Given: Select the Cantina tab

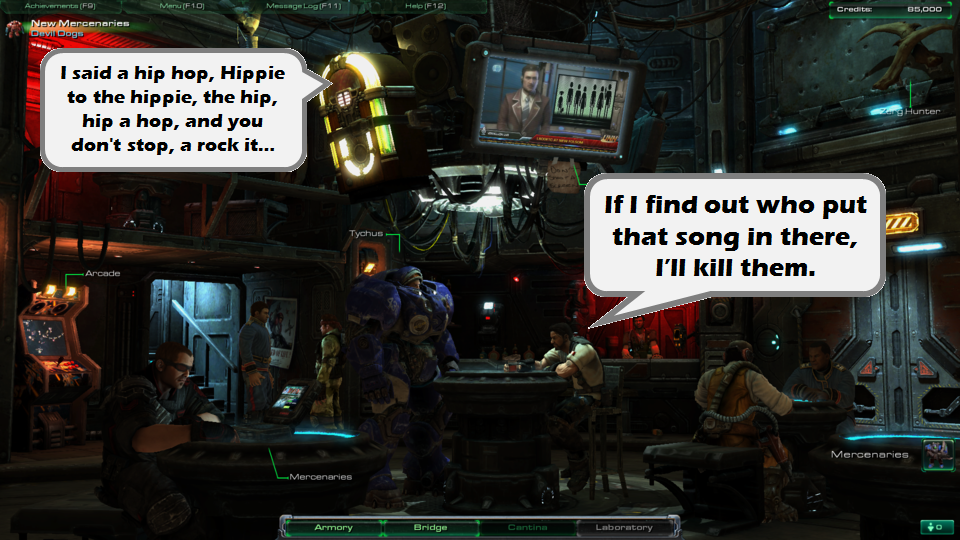Looking at the screenshot, I should (527, 527).
